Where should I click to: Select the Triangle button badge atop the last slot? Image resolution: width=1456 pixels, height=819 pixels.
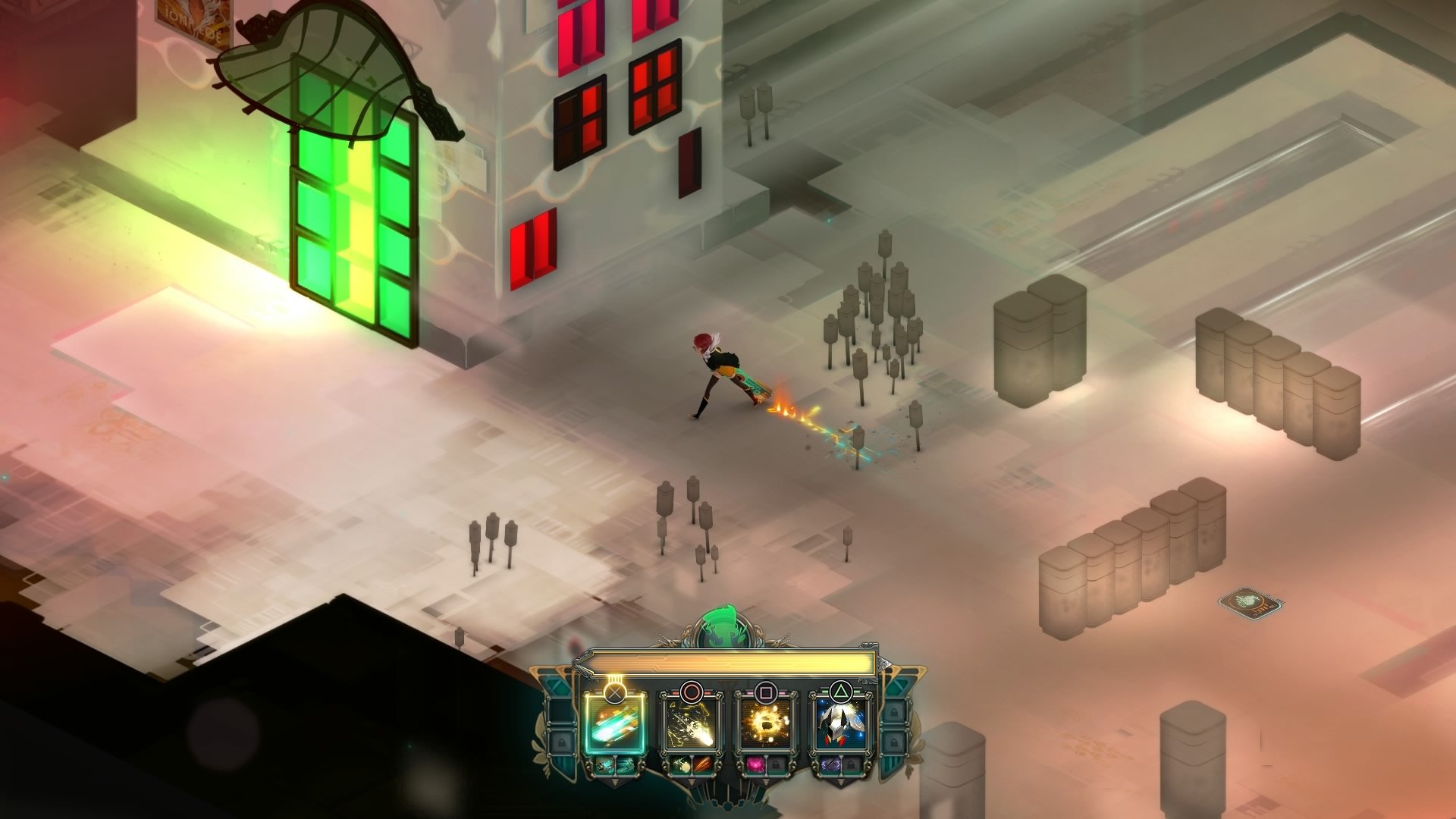842,689
